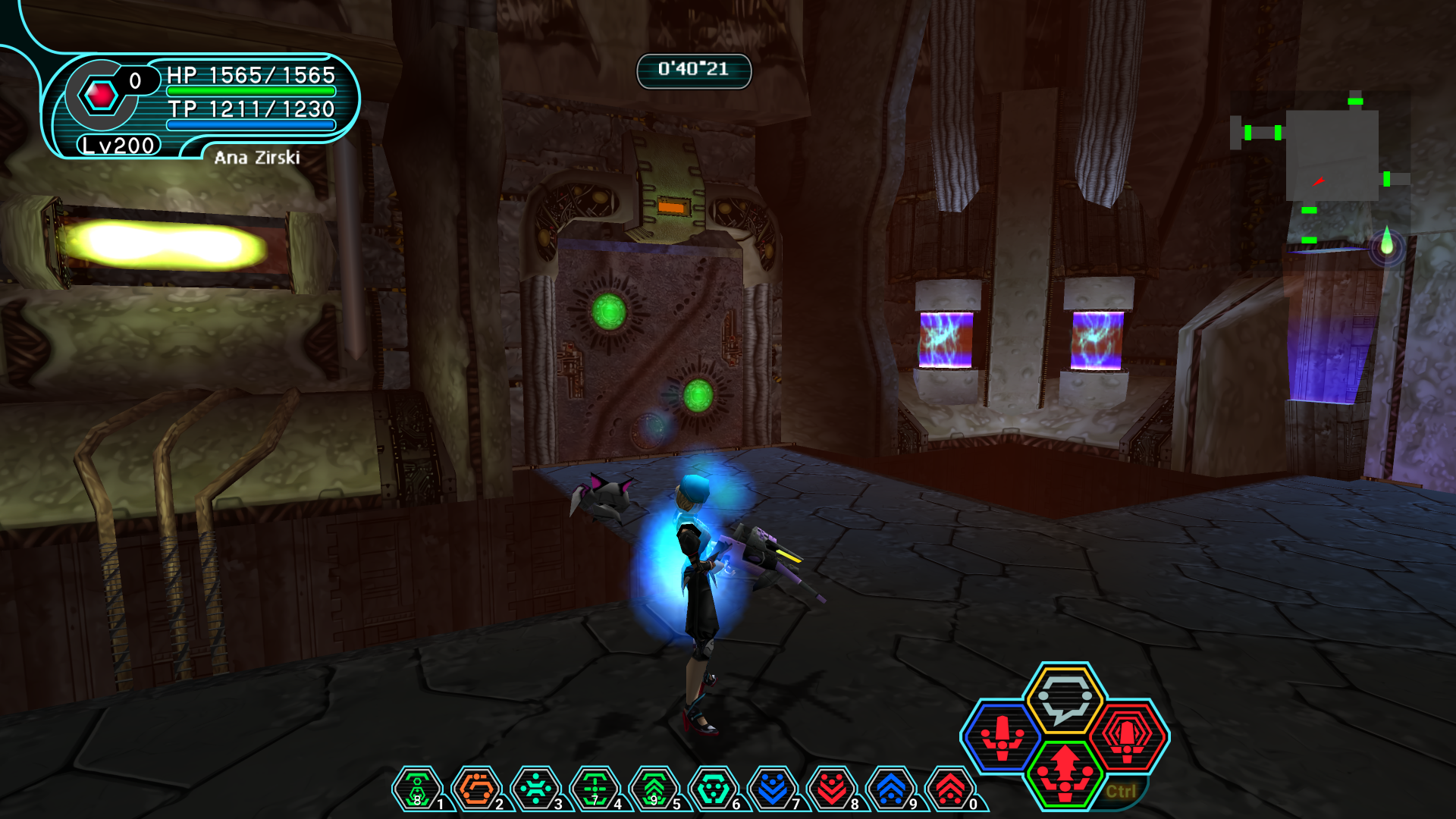Cast the red down-arrow debuff in slot 8
The height and width of the screenshot is (819, 1456).
pos(832,789)
